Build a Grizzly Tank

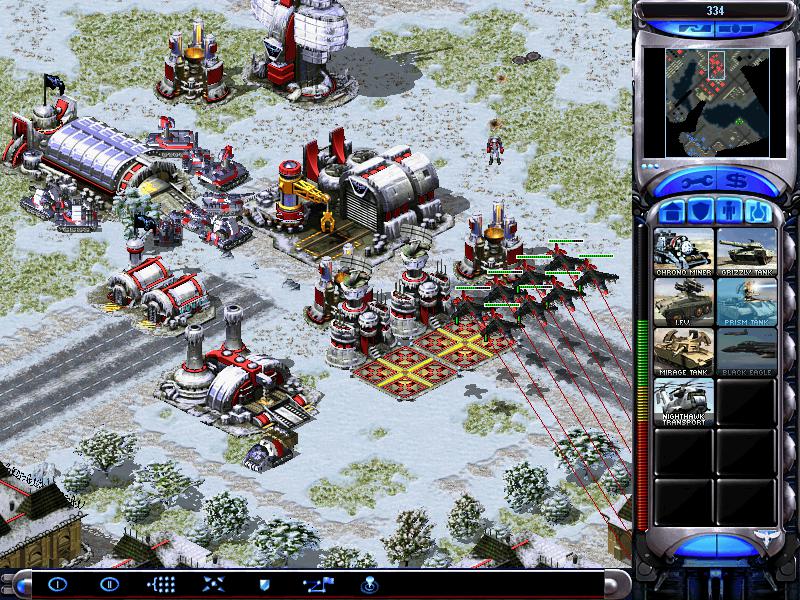(746, 252)
